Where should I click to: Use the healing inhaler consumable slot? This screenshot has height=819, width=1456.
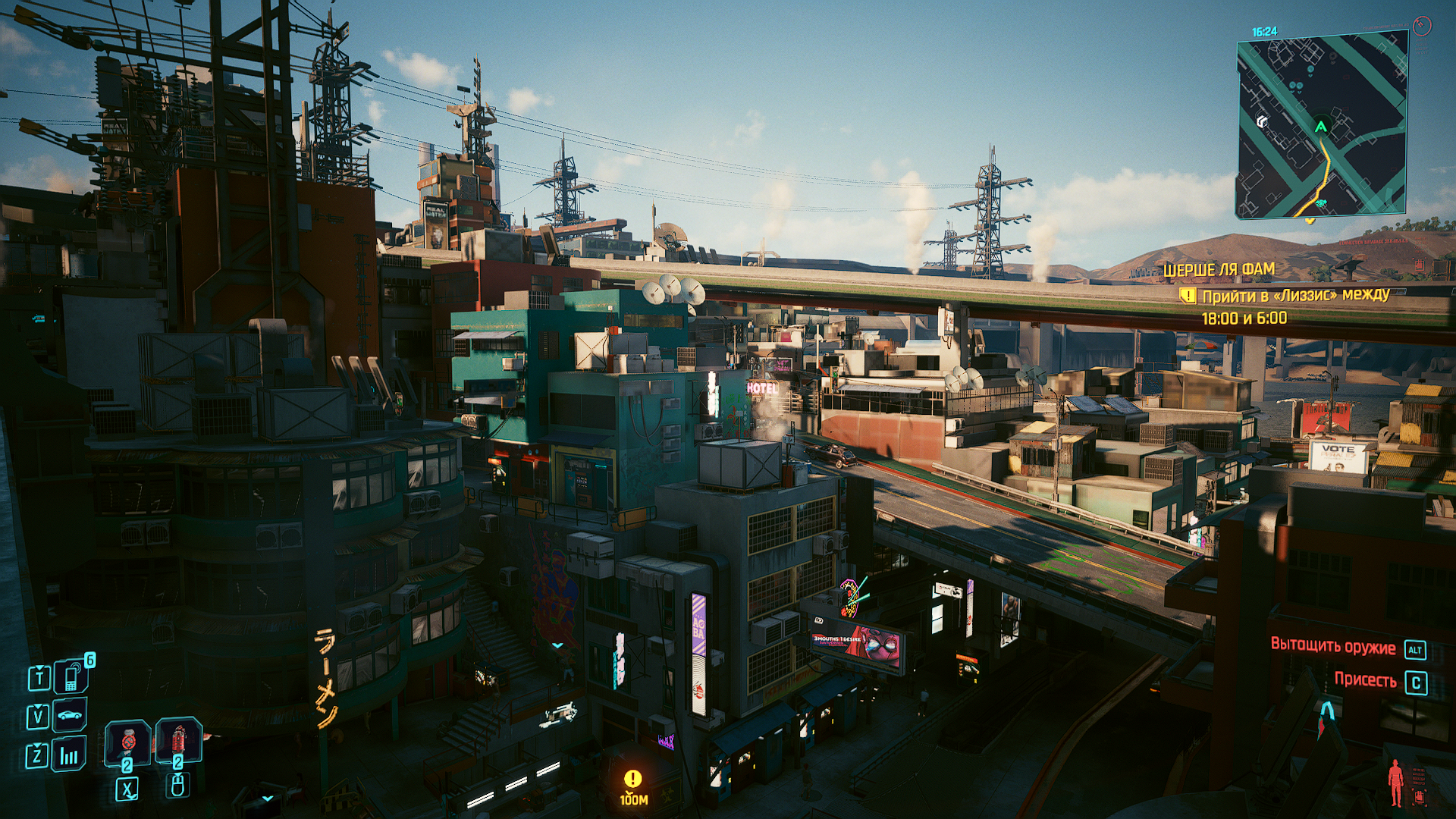[x=127, y=743]
